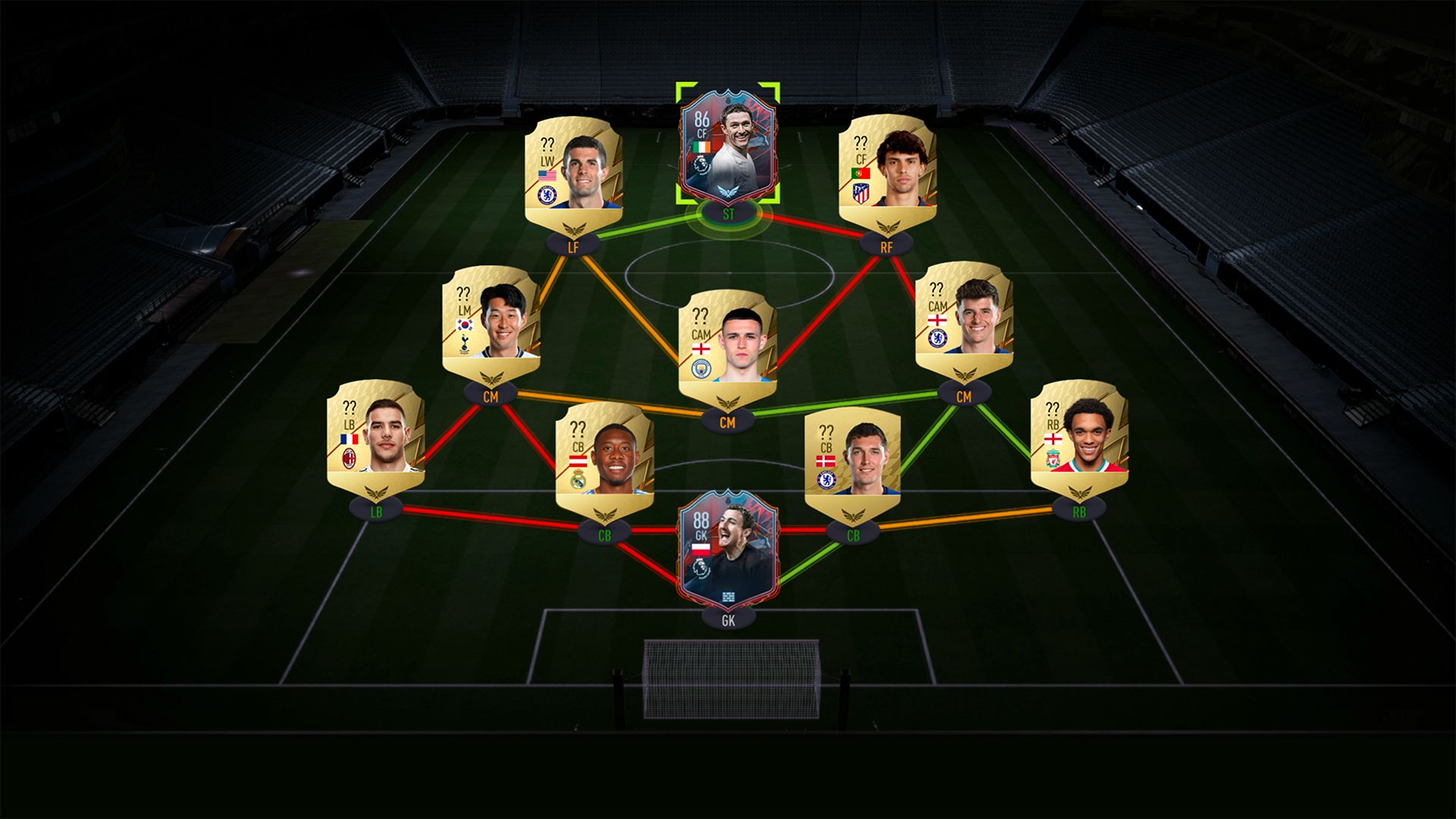Click the LB position label under Theo Hernandez

pos(377,513)
